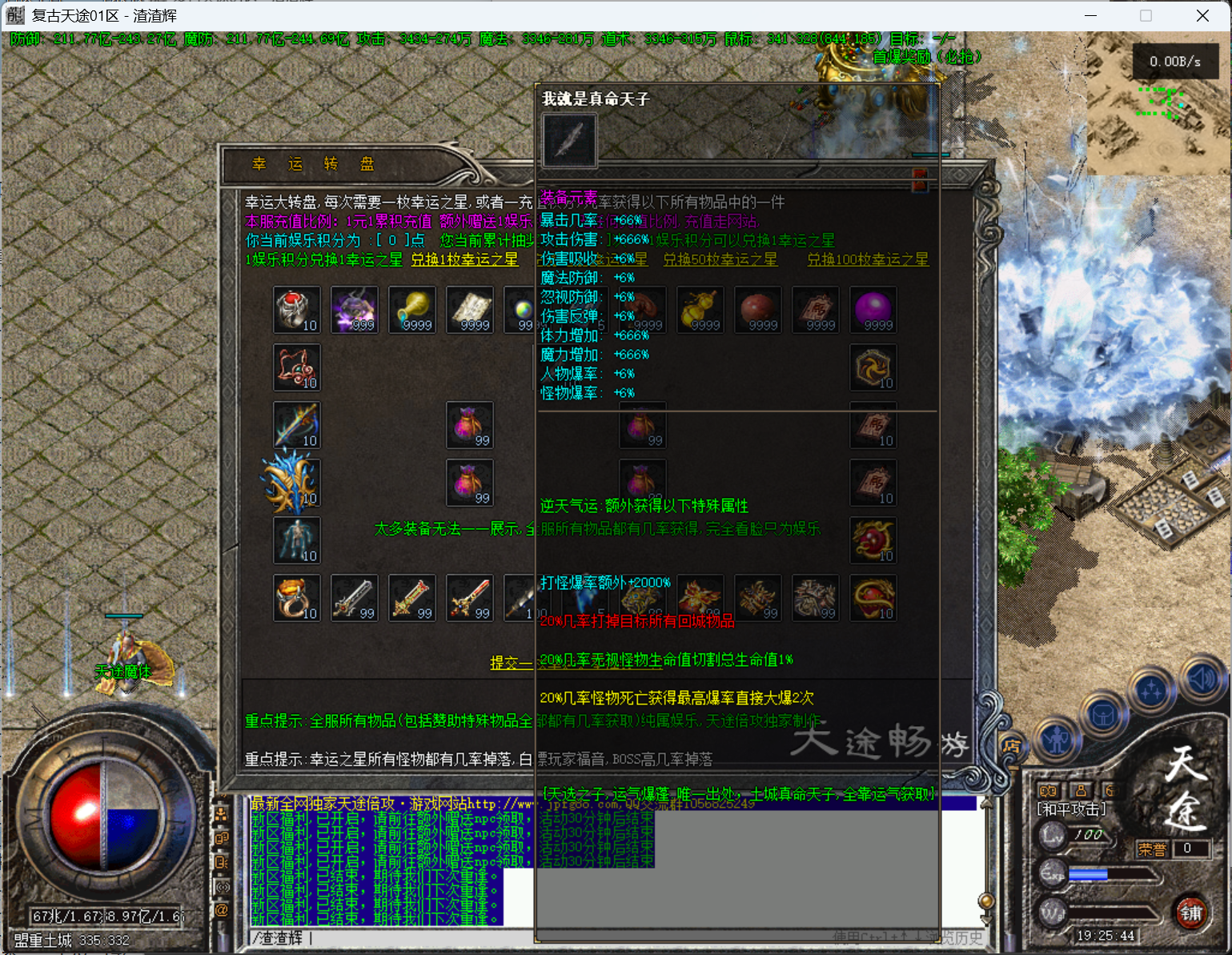Close the game window
Screen dimensions: 1232x955
[x=1202, y=16]
